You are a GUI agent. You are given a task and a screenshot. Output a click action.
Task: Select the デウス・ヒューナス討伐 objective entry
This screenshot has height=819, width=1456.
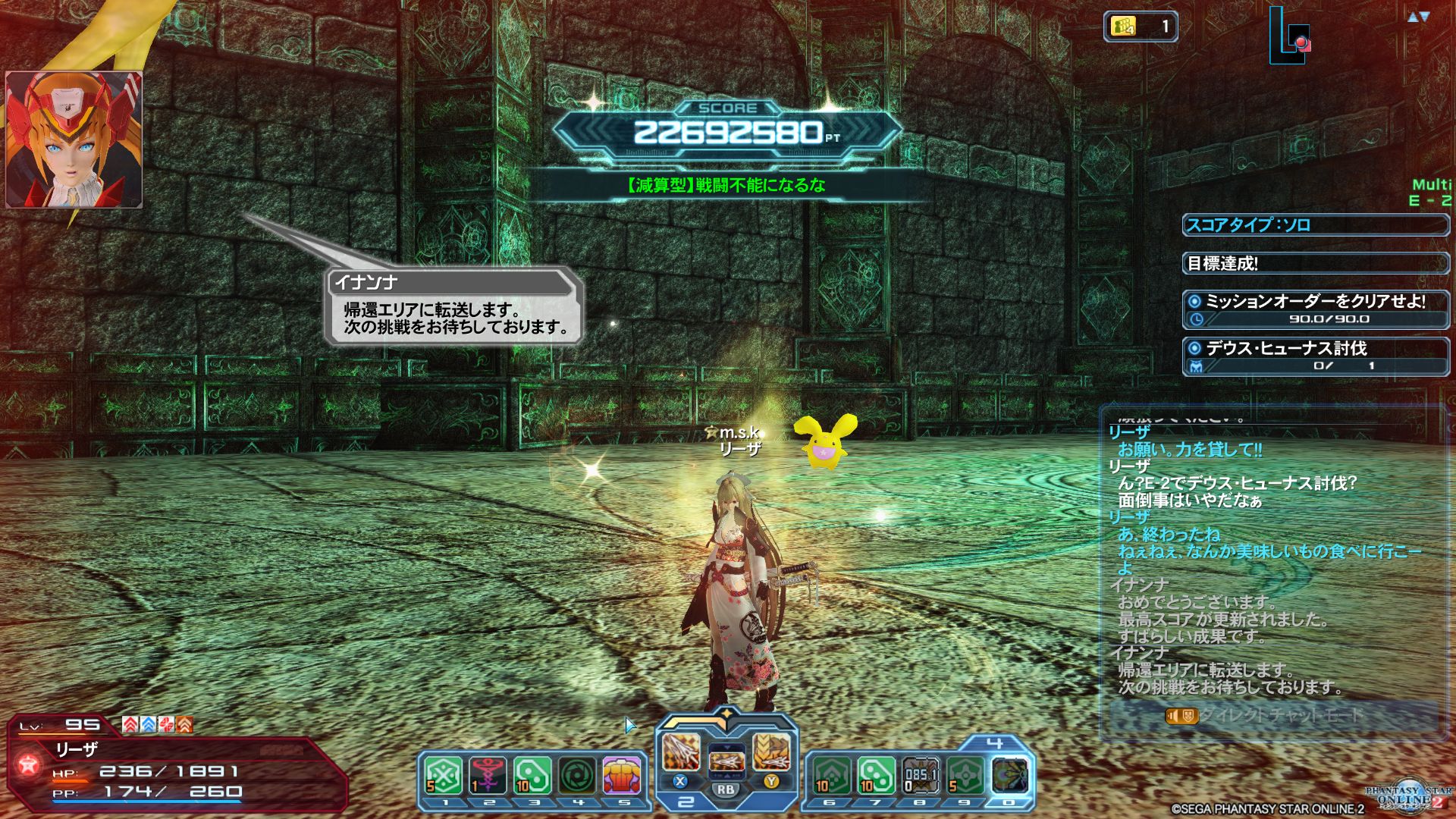(1315, 356)
